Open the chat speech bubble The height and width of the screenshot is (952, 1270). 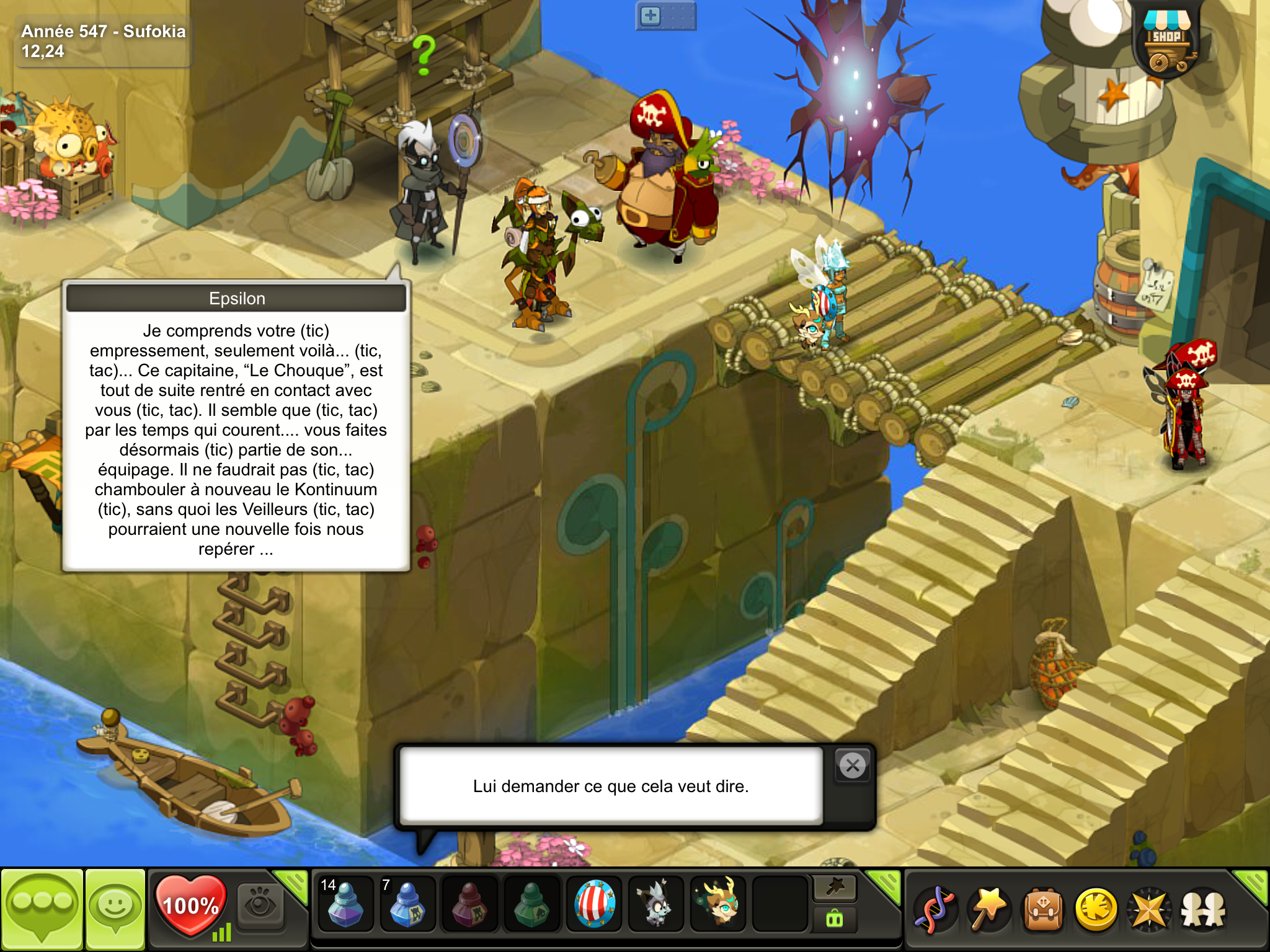pyautogui.click(x=42, y=908)
